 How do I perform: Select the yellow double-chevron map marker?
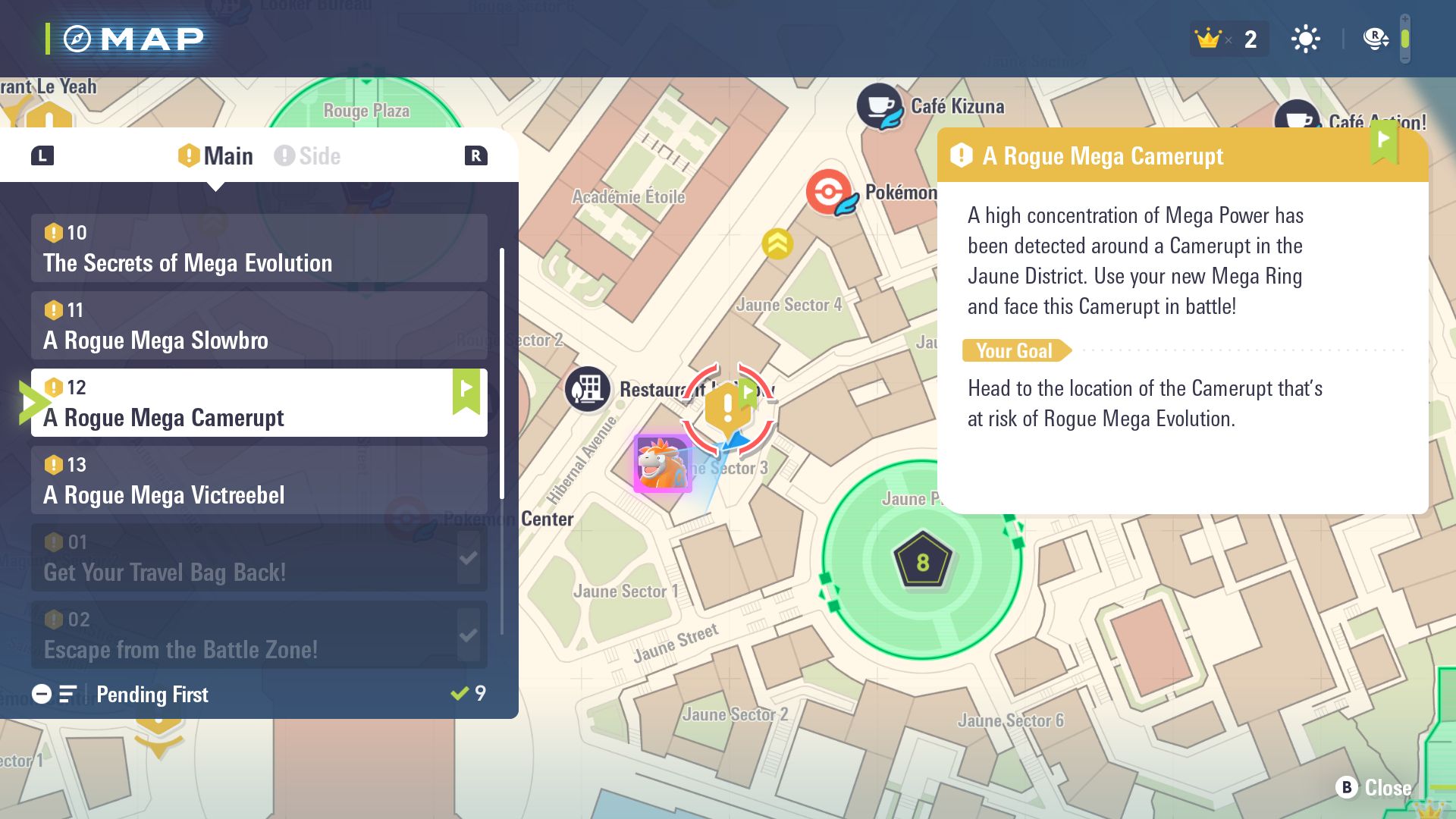[x=777, y=243]
